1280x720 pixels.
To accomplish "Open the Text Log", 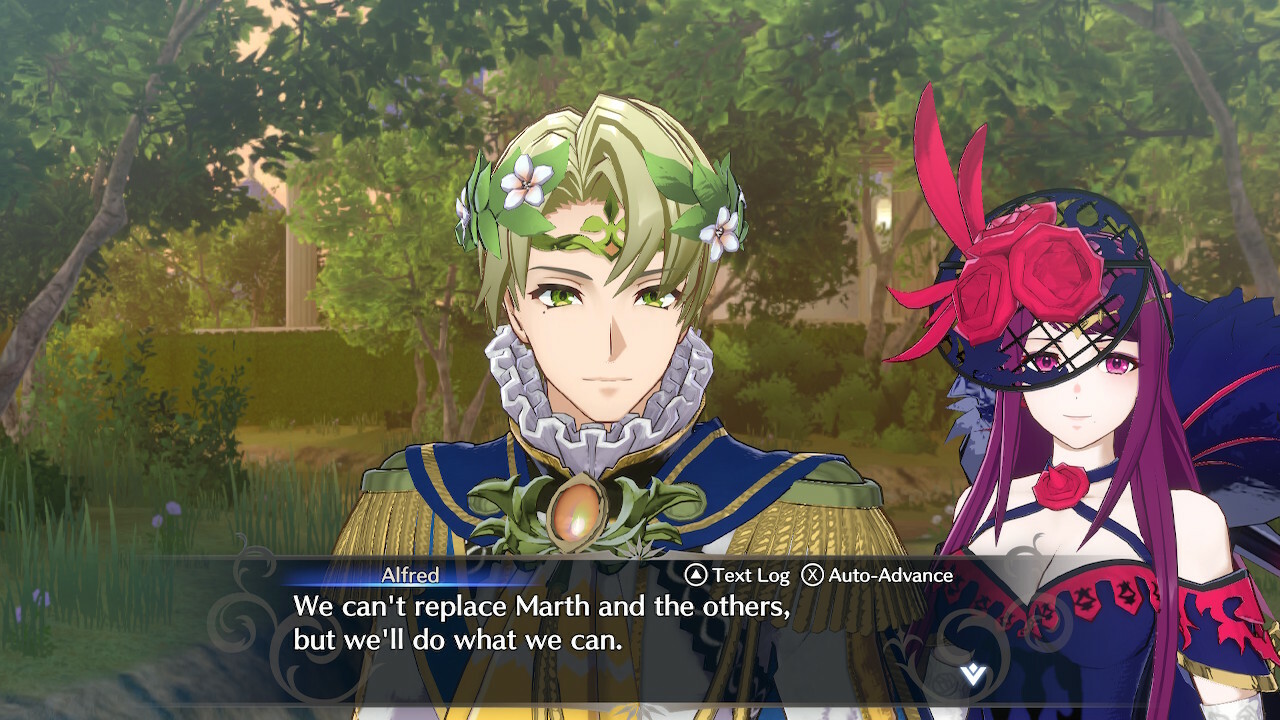I will pyautogui.click(x=738, y=575).
